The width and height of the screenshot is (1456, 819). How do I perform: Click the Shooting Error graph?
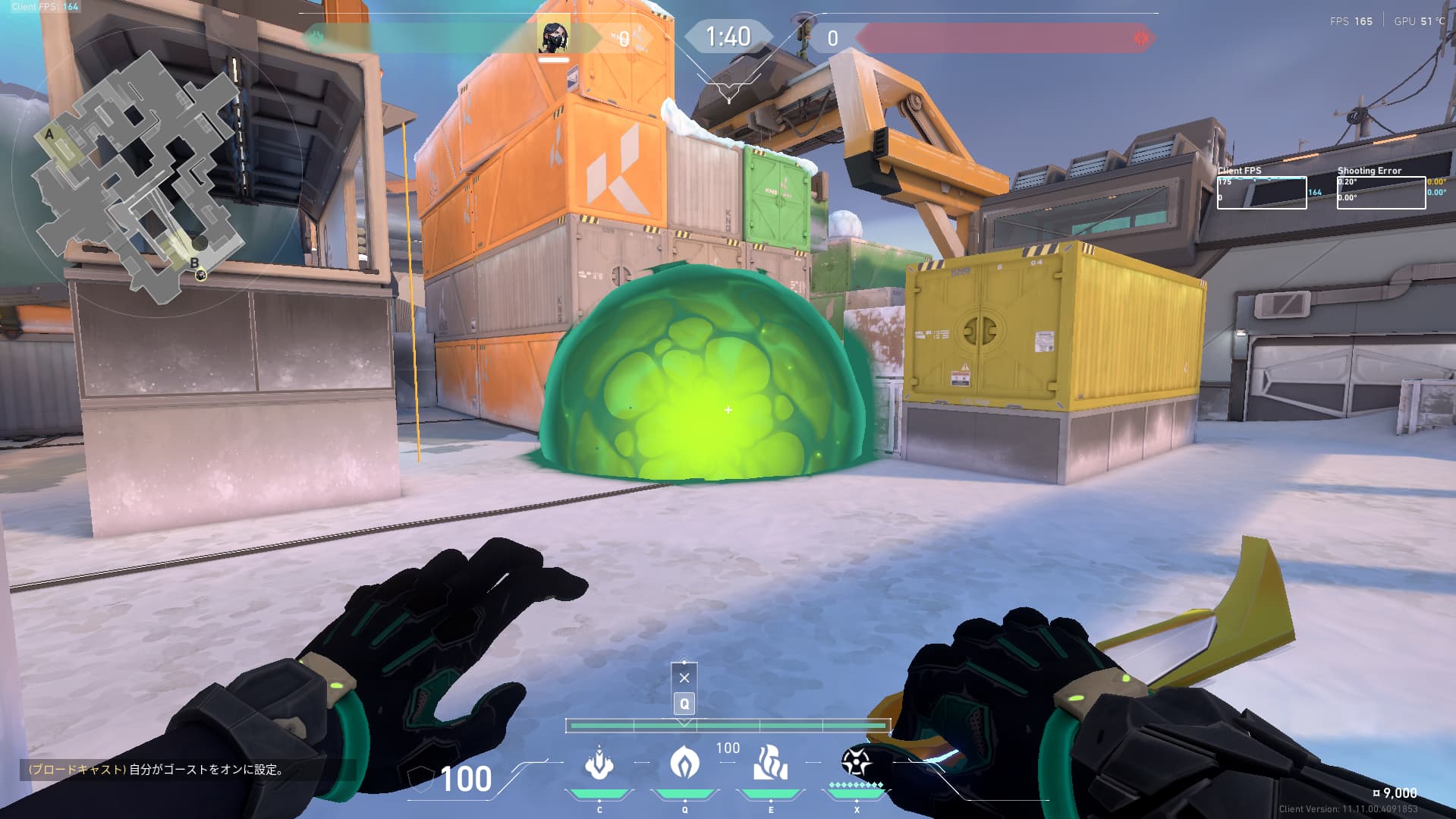pos(1381,193)
